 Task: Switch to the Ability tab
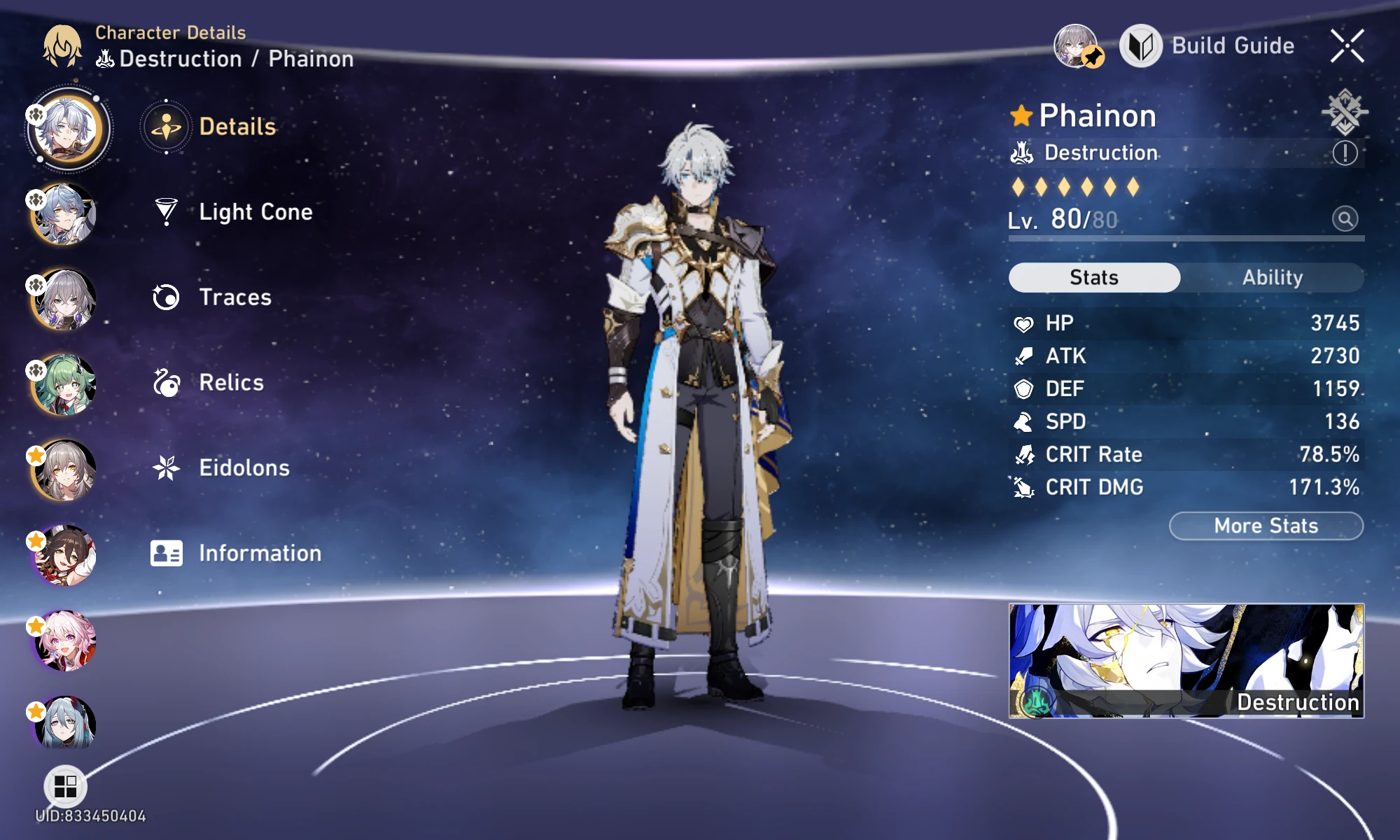click(1272, 278)
